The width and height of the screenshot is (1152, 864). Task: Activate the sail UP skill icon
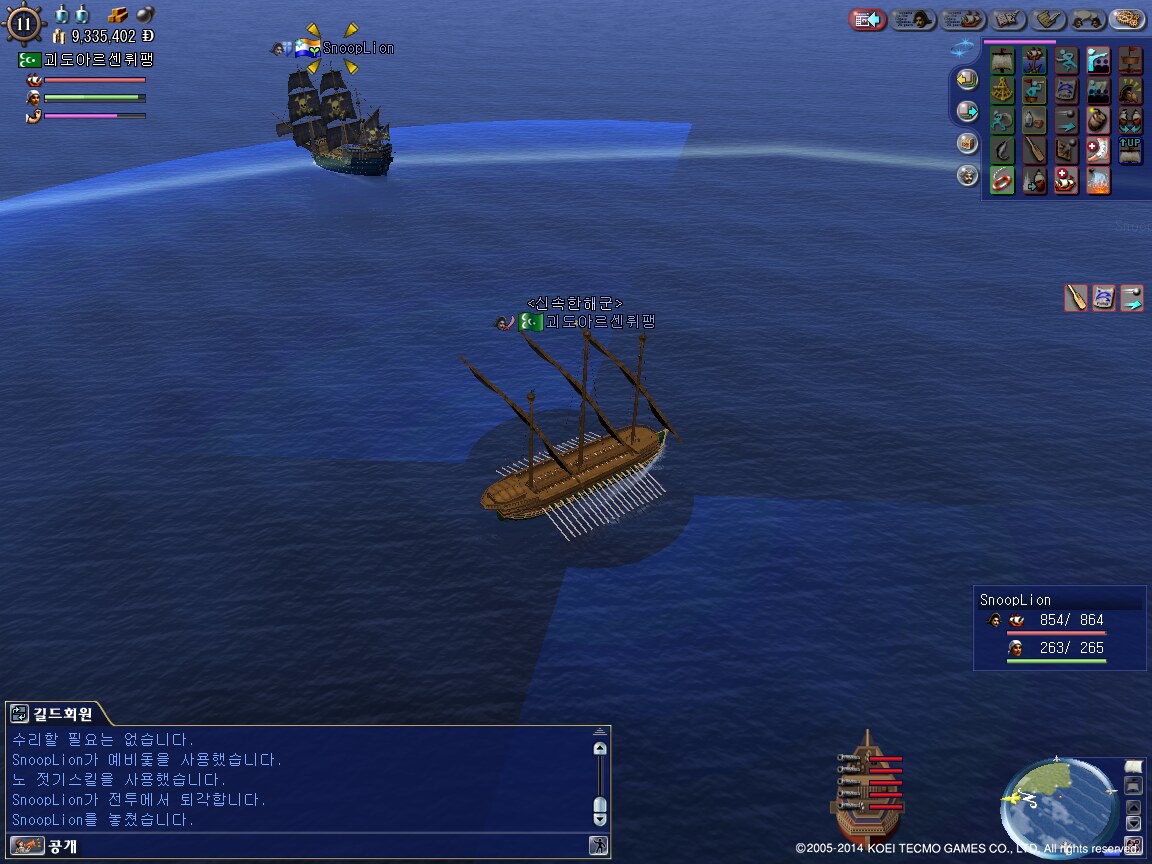coord(1130,151)
